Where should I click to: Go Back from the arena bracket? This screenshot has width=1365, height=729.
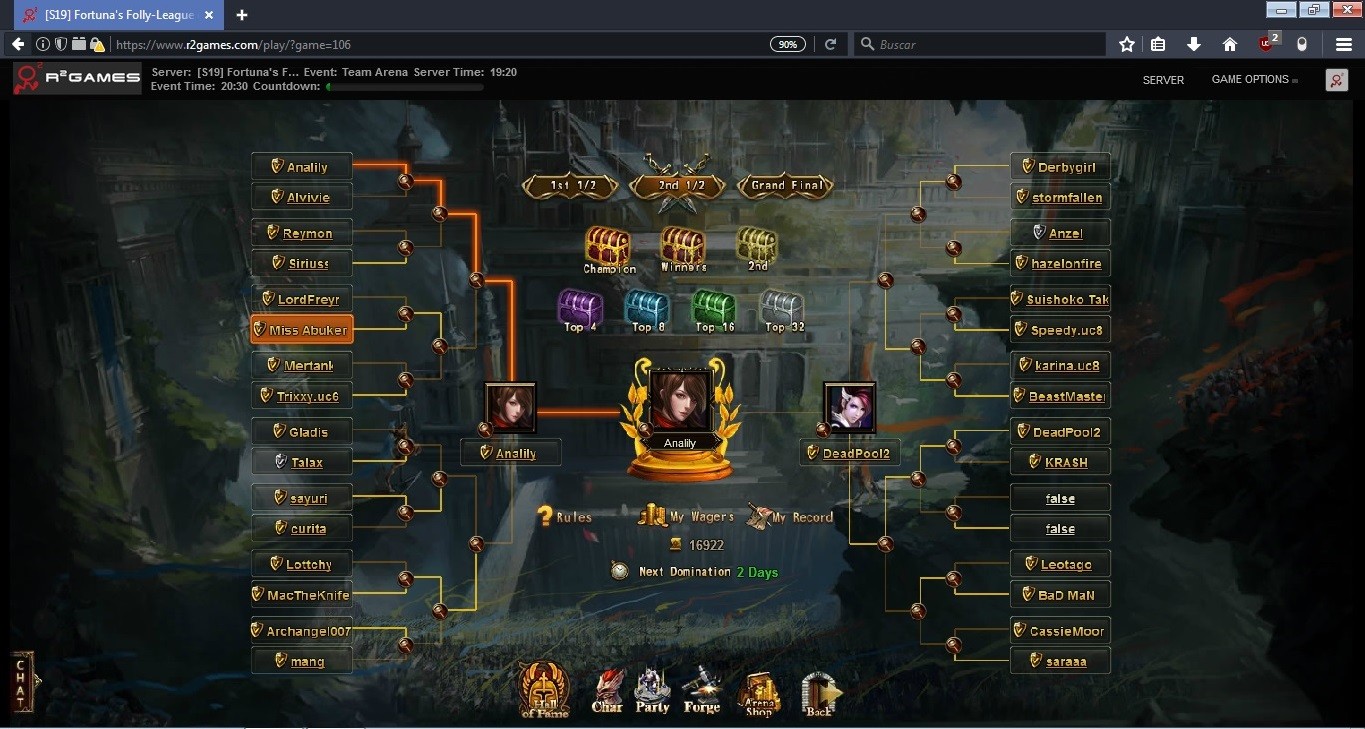820,693
